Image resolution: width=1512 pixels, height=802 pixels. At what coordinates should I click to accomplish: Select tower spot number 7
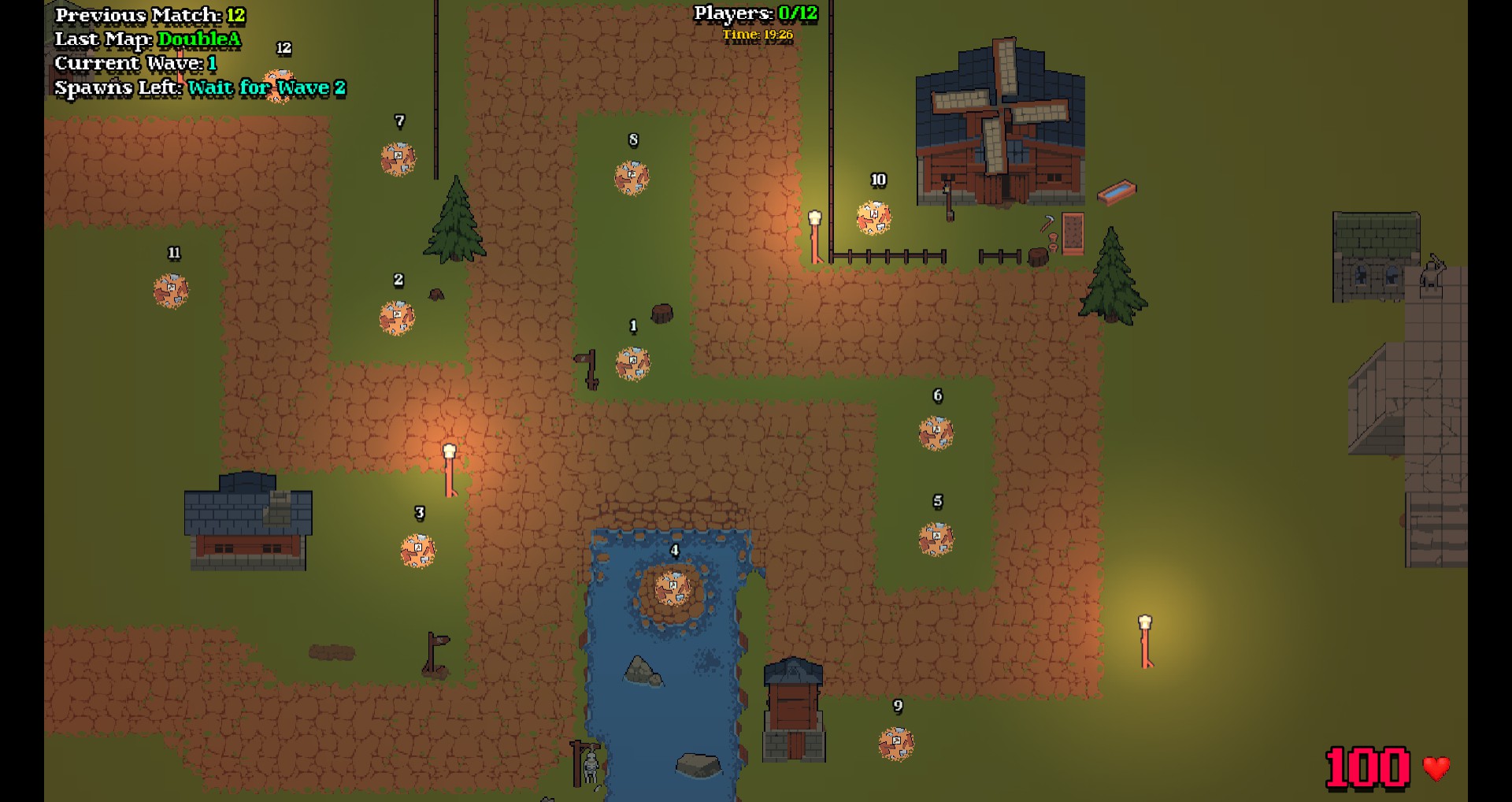[398, 159]
